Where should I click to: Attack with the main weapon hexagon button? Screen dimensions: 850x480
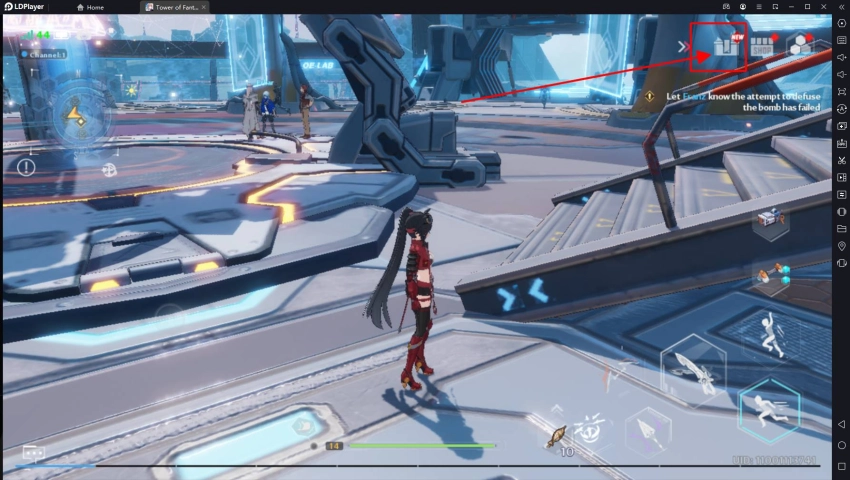pos(692,370)
